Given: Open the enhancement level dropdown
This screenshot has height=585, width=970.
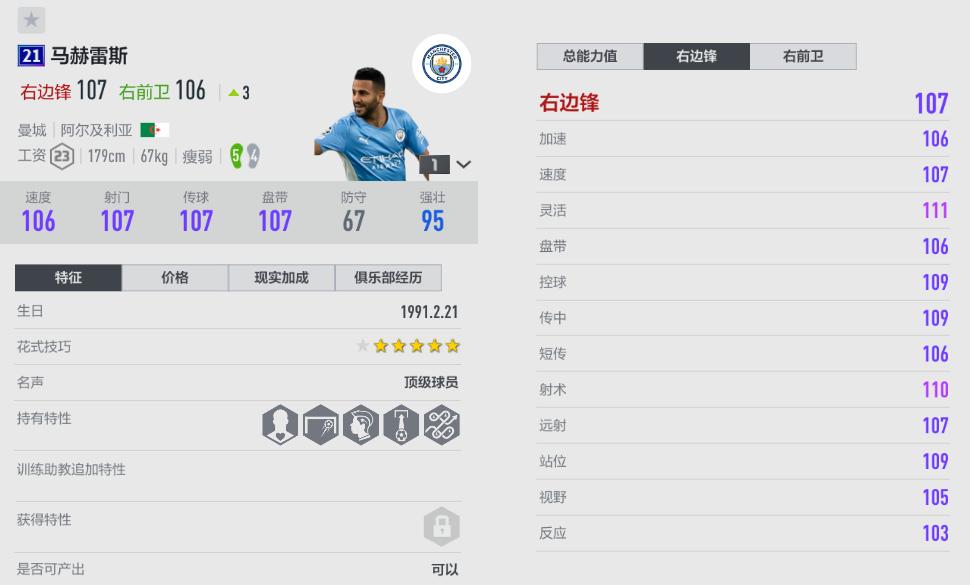Looking at the screenshot, I should tap(463, 165).
